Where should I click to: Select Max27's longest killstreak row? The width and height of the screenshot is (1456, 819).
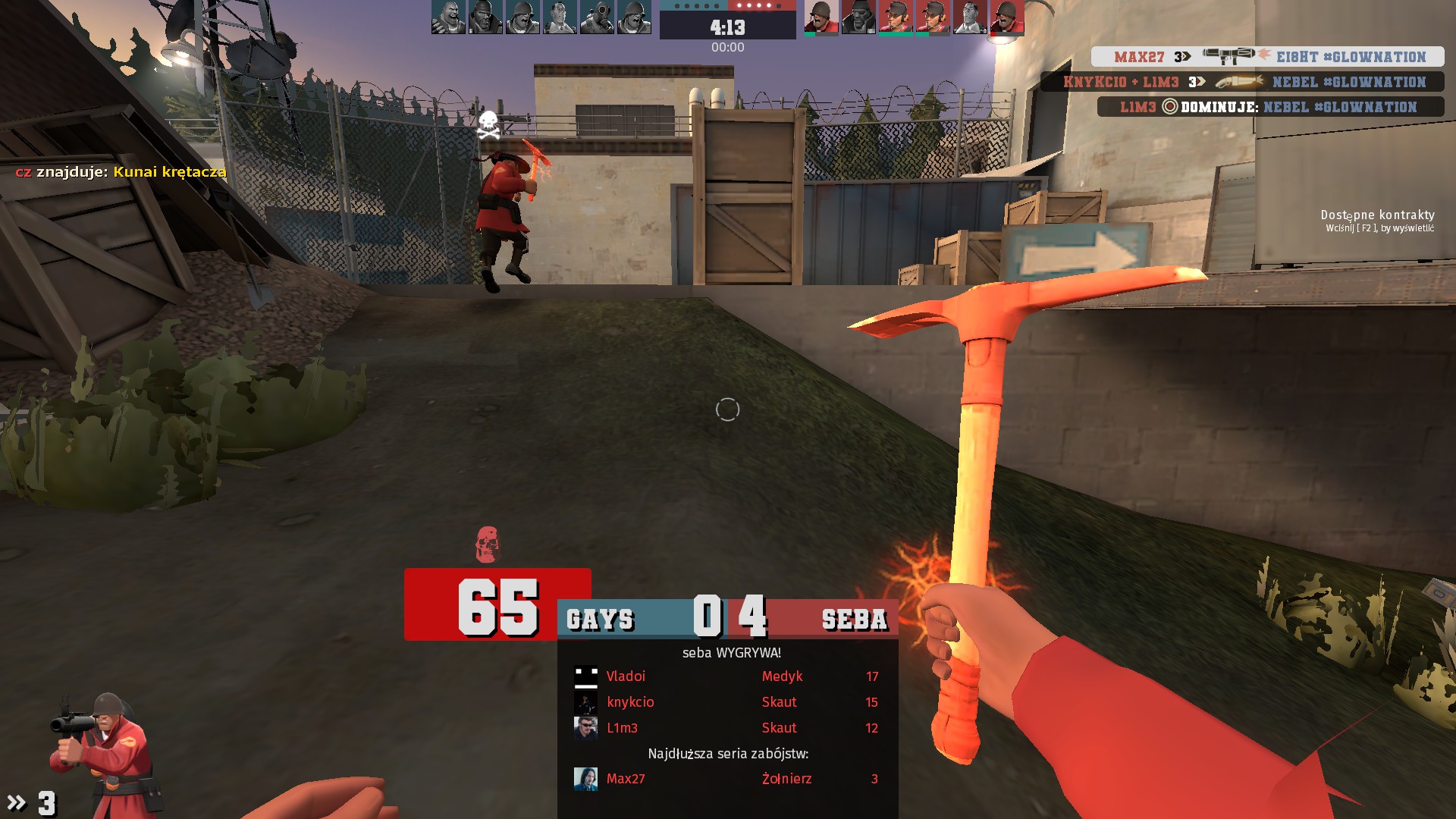point(726,779)
